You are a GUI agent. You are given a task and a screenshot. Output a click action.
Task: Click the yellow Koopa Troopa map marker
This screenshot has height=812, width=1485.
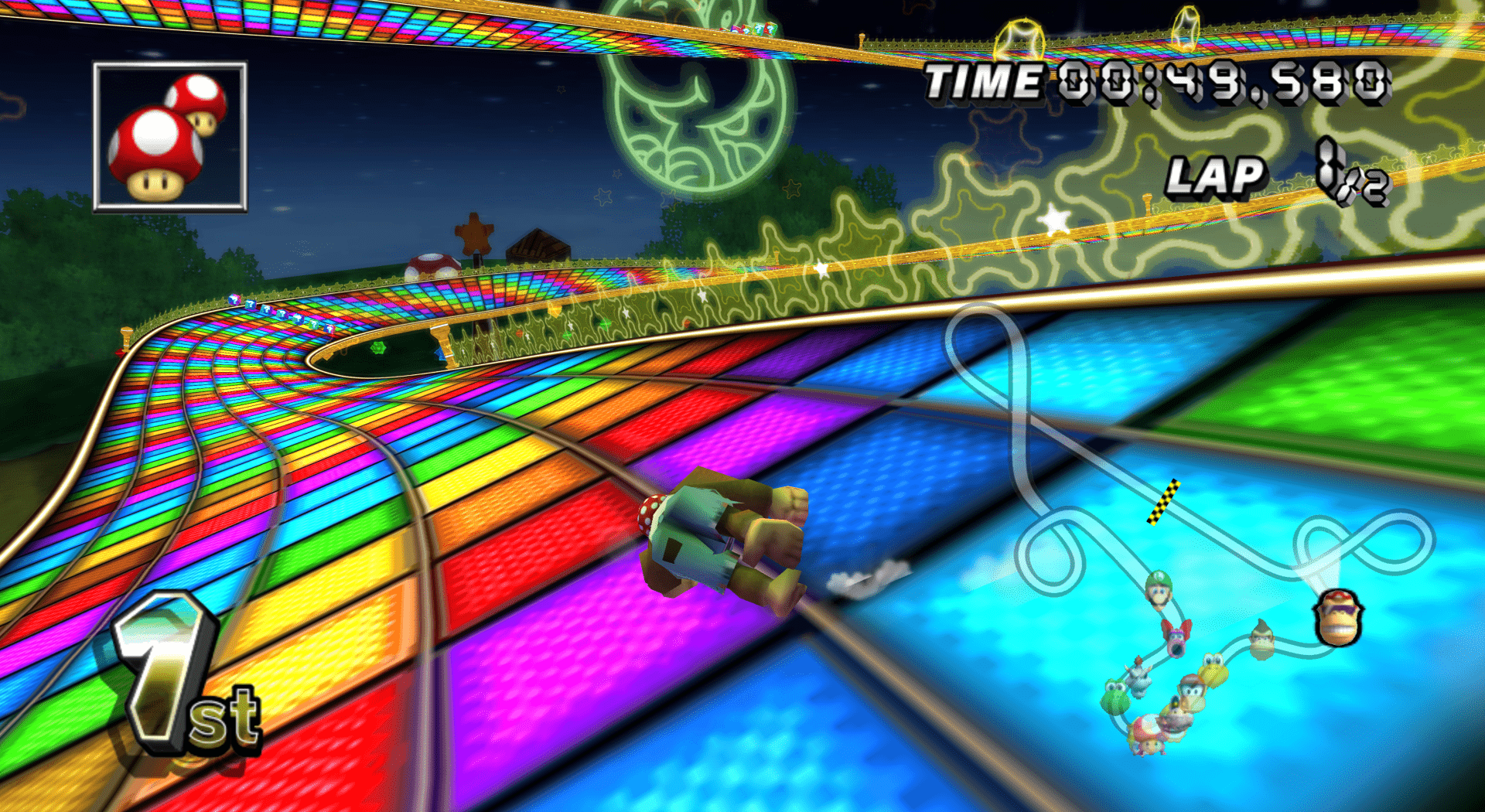[x=1214, y=669]
